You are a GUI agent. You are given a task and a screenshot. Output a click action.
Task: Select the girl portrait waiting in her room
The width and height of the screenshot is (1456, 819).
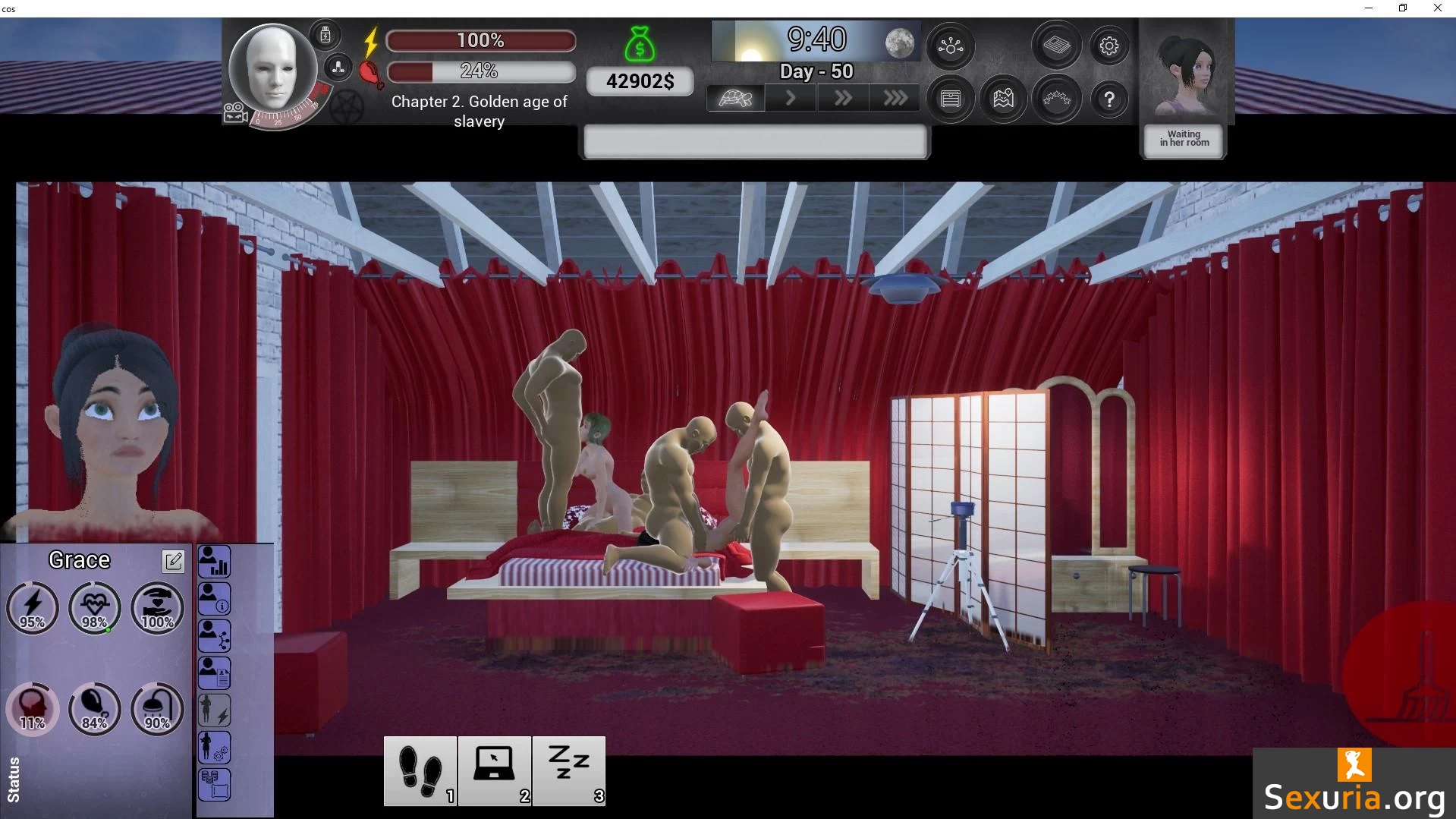[x=1184, y=76]
